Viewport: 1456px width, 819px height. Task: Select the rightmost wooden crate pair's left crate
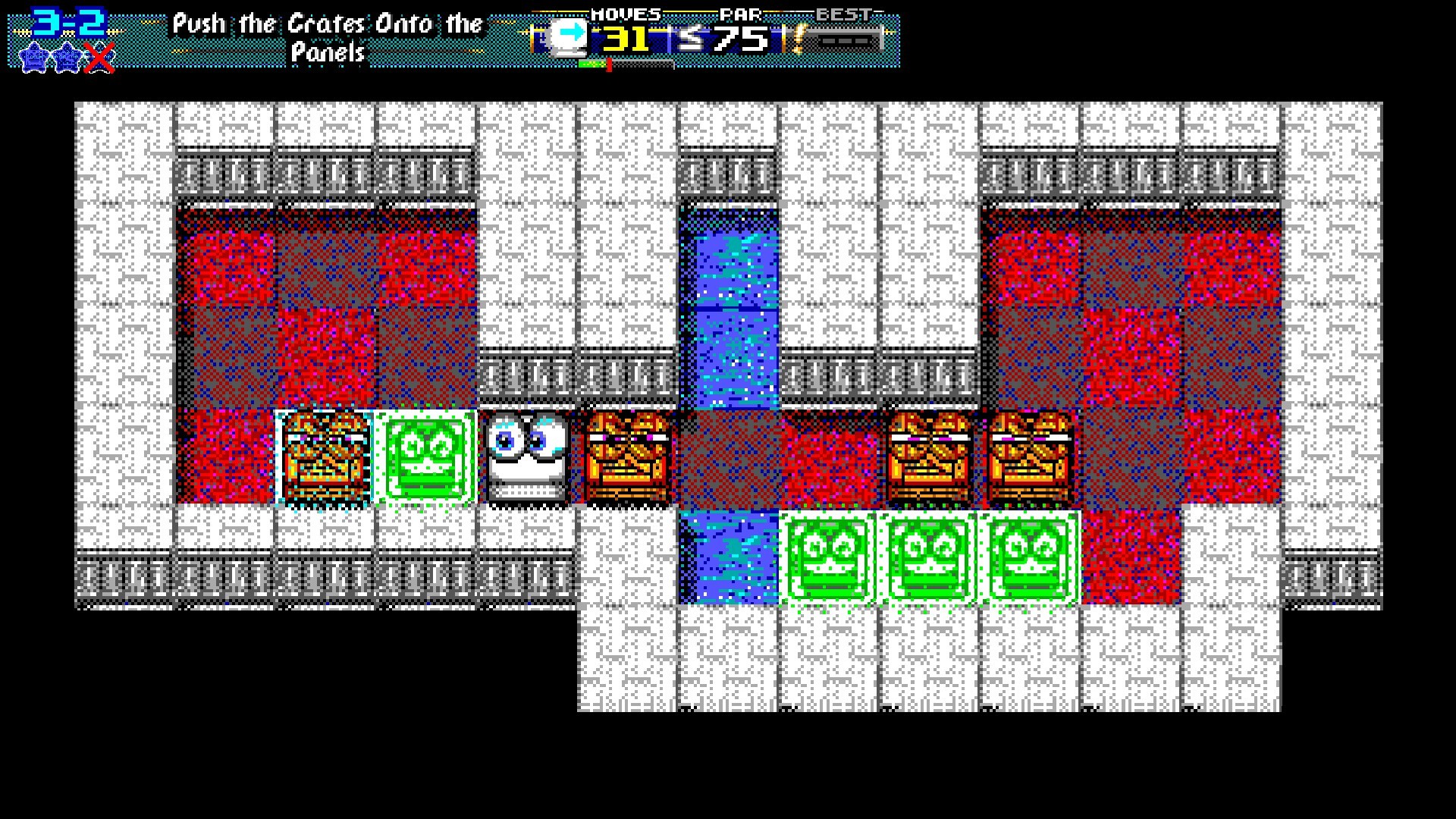tap(930, 456)
